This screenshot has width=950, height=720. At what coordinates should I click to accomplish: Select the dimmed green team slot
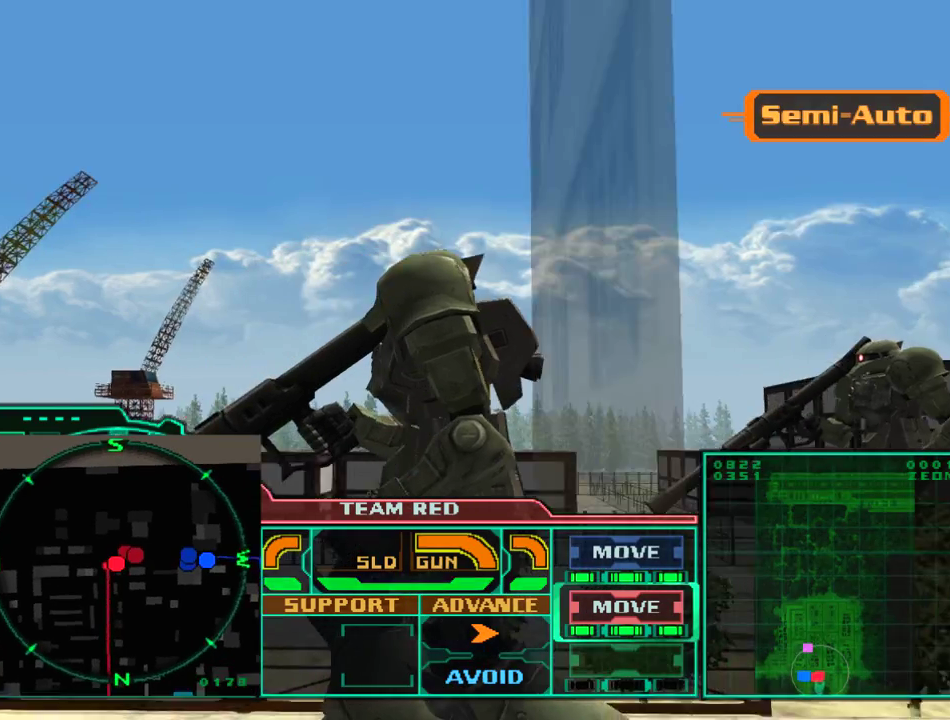625,660
